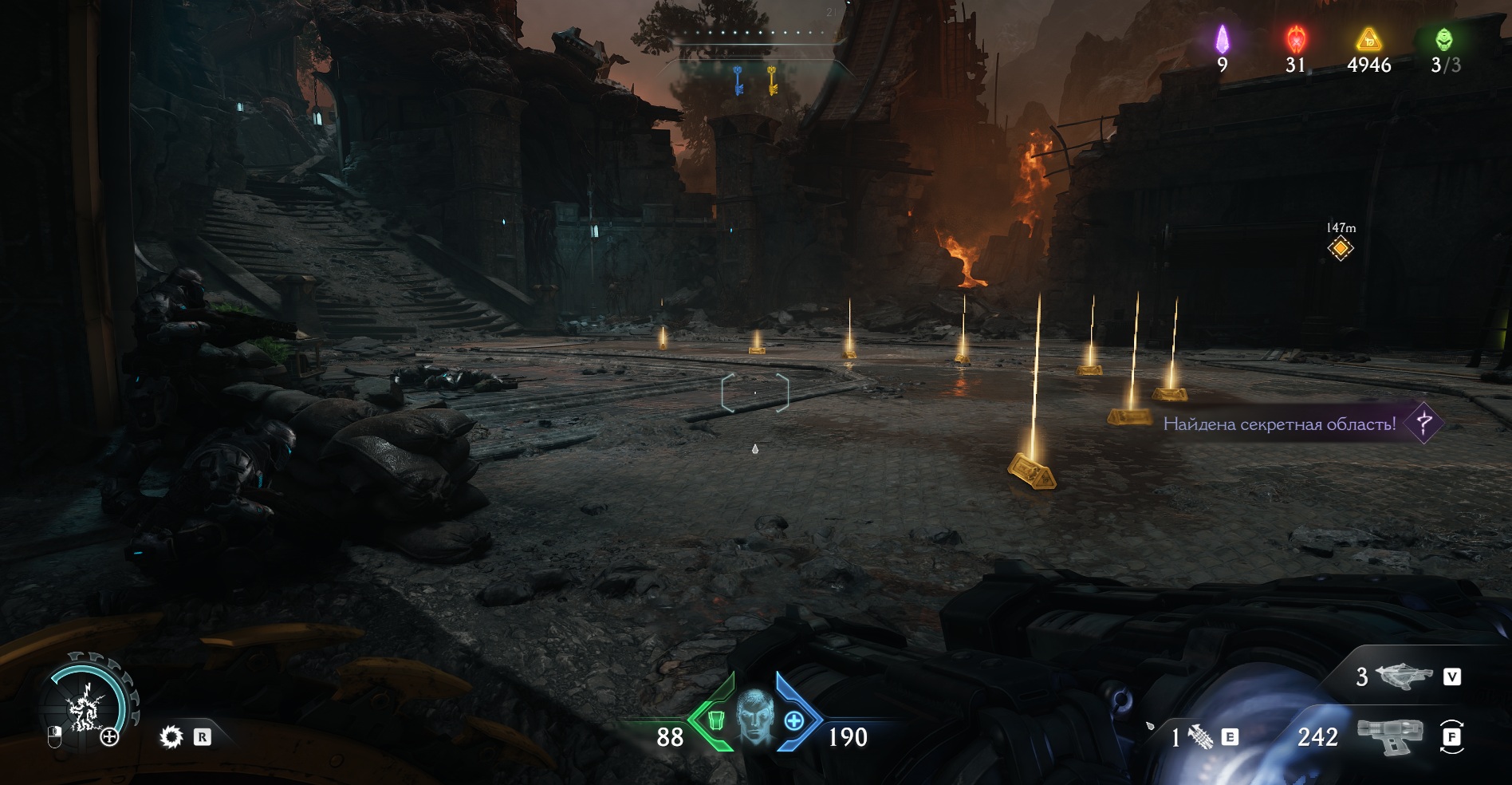Select the crossbow weapon icon
This screenshot has width=1512, height=785.
click(x=1404, y=677)
